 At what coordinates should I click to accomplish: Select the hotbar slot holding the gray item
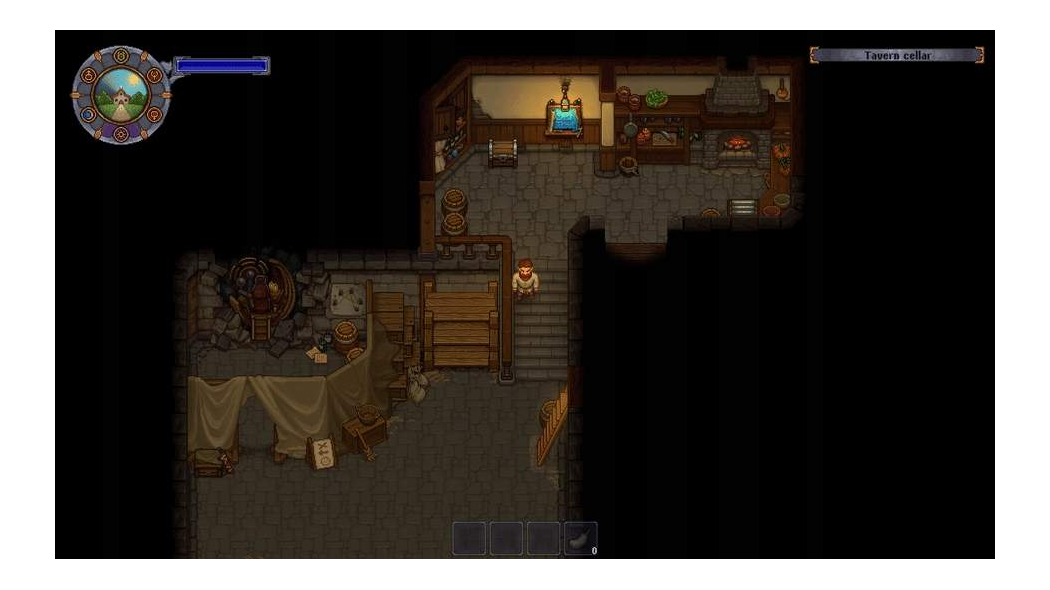click(580, 538)
